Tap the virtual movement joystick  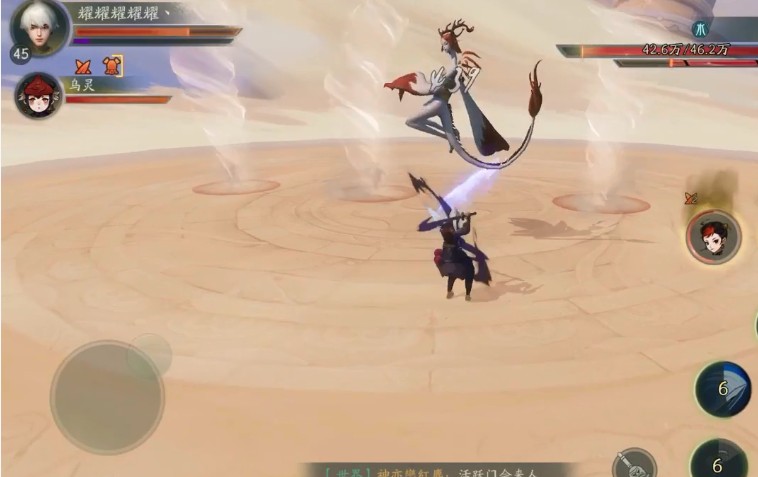(x=107, y=397)
